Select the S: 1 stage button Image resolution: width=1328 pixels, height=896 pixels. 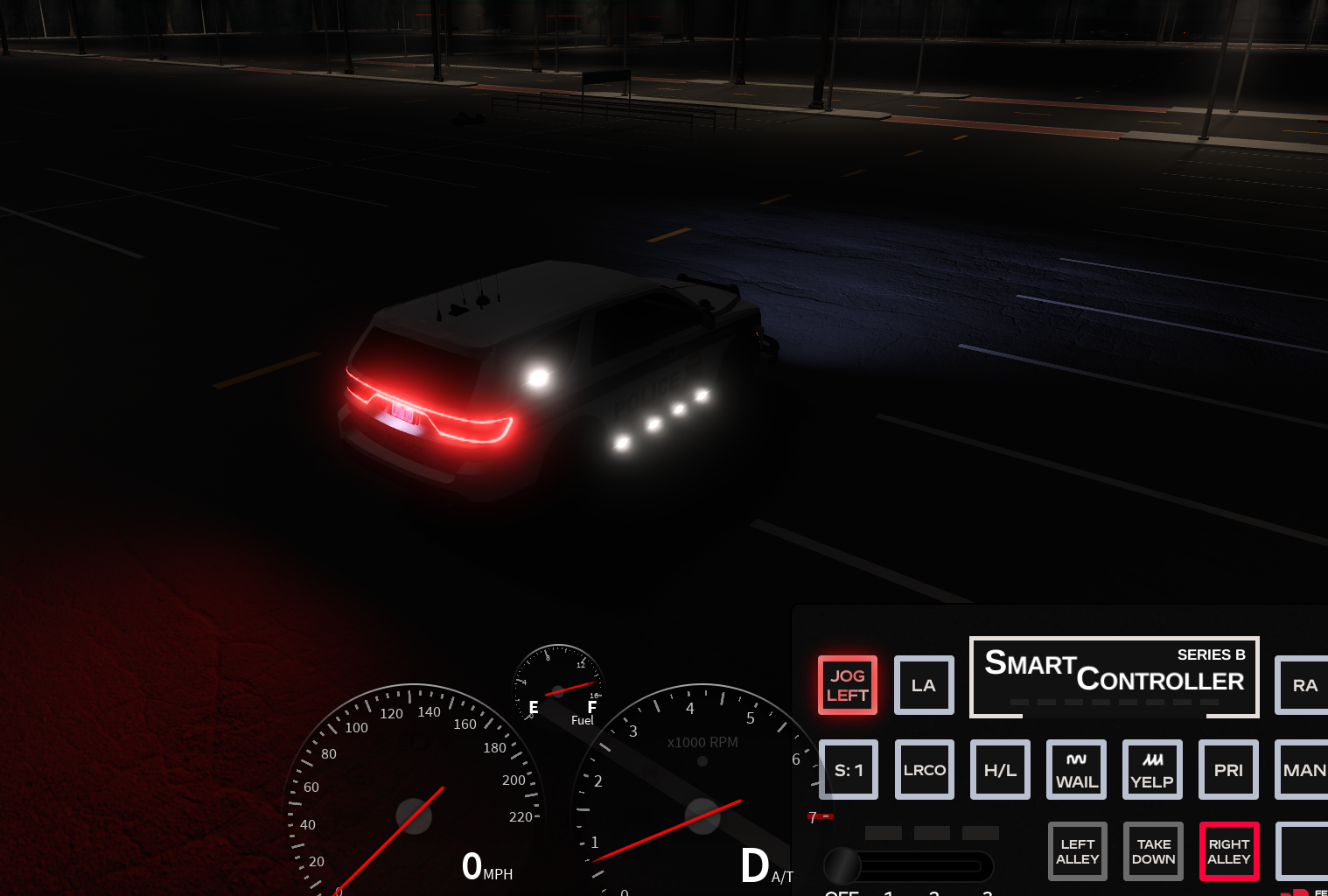[x=848, y=770]
